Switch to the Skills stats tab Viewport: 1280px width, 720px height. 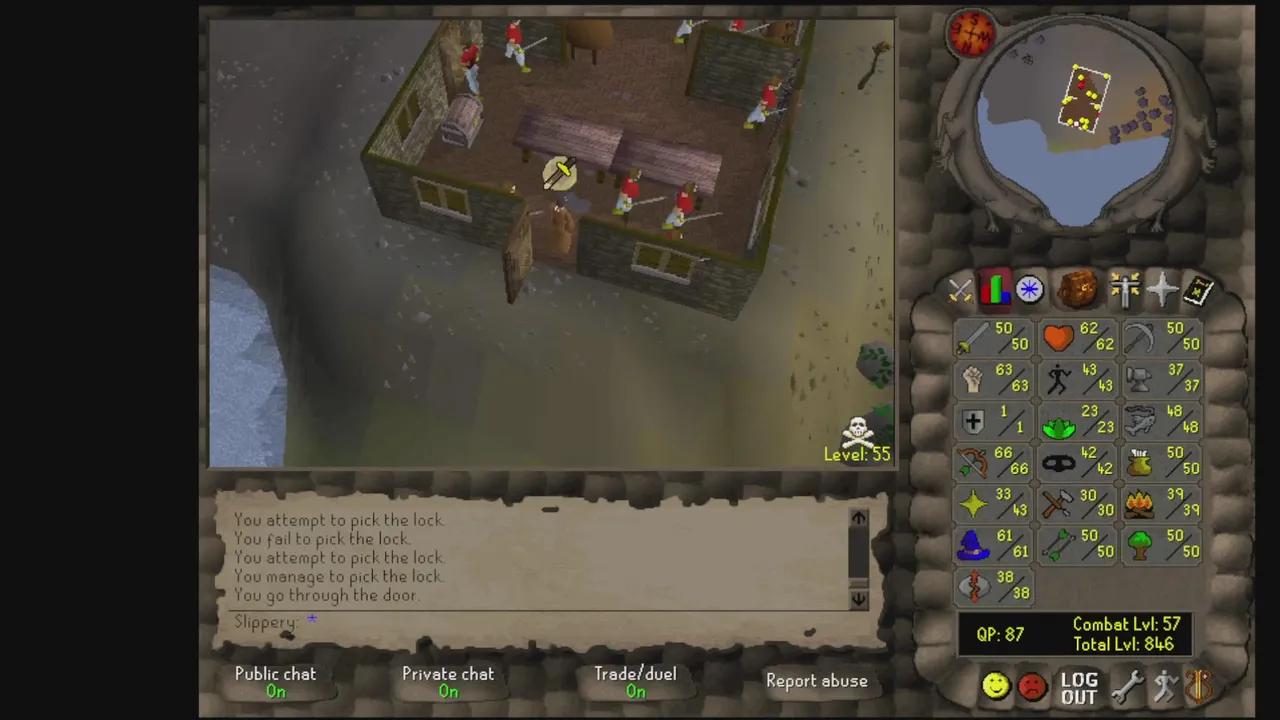pos(994,290)
